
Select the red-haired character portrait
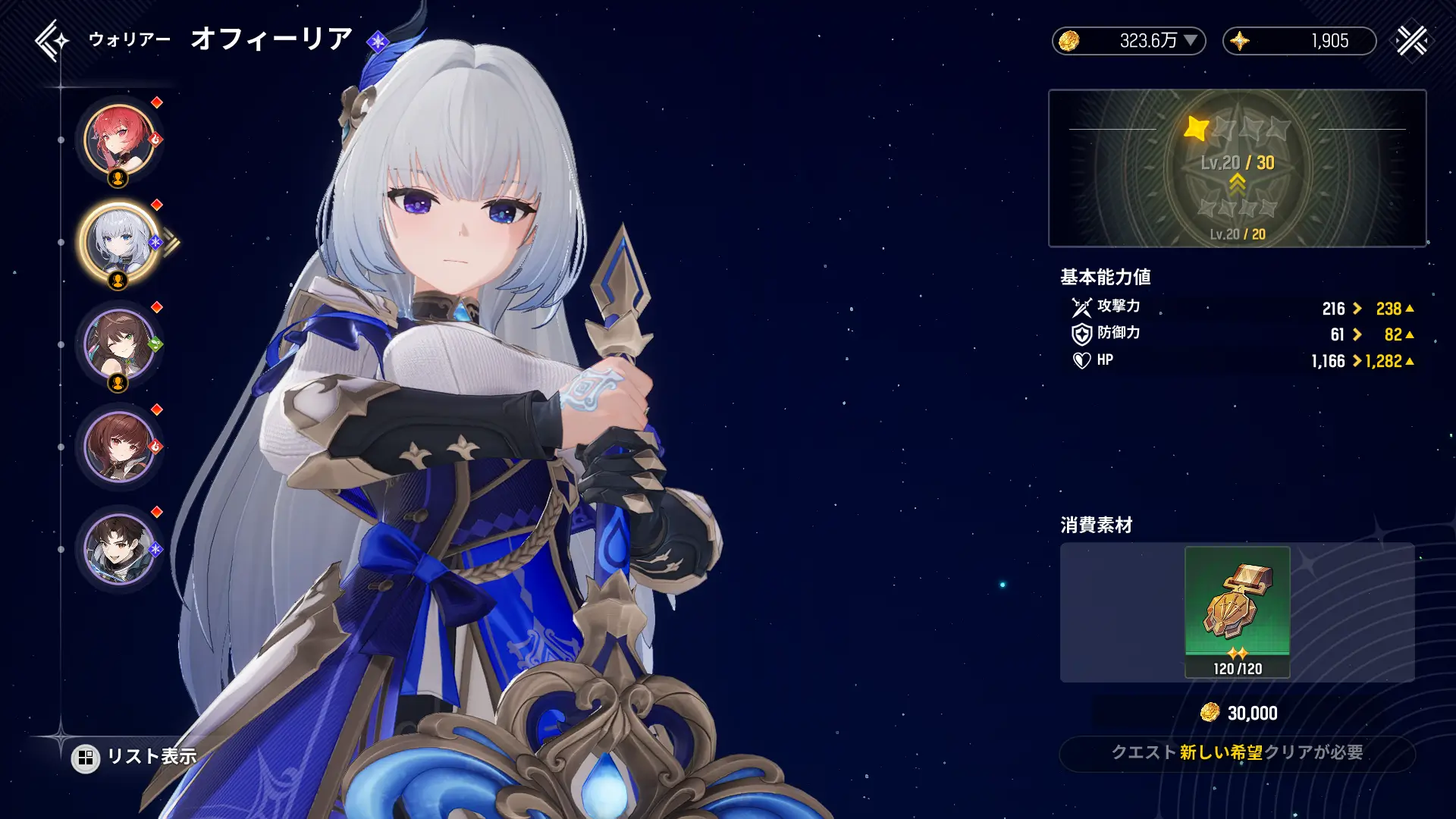pos(119,140)
